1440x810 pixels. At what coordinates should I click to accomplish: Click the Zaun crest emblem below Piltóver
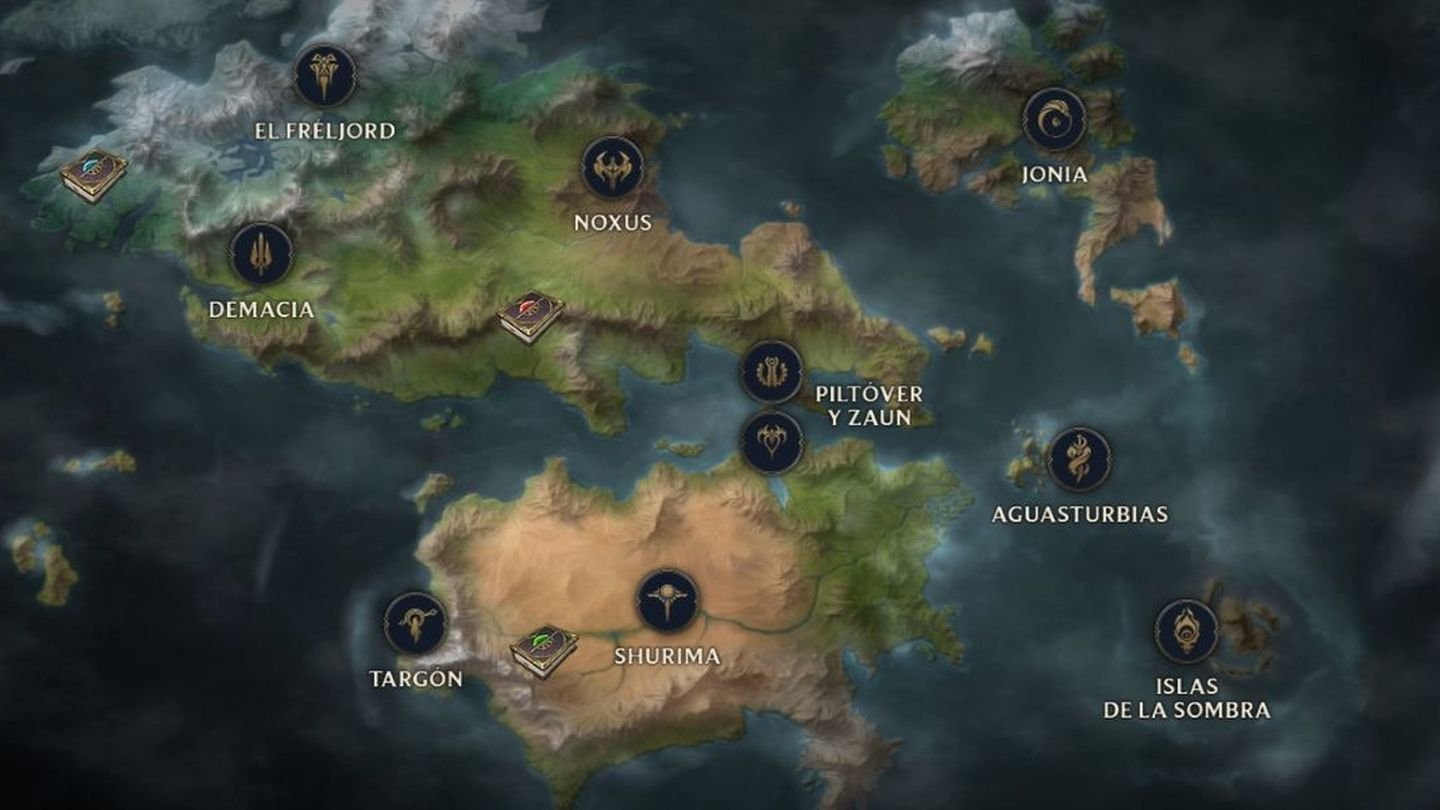click(x=770, y=443)
